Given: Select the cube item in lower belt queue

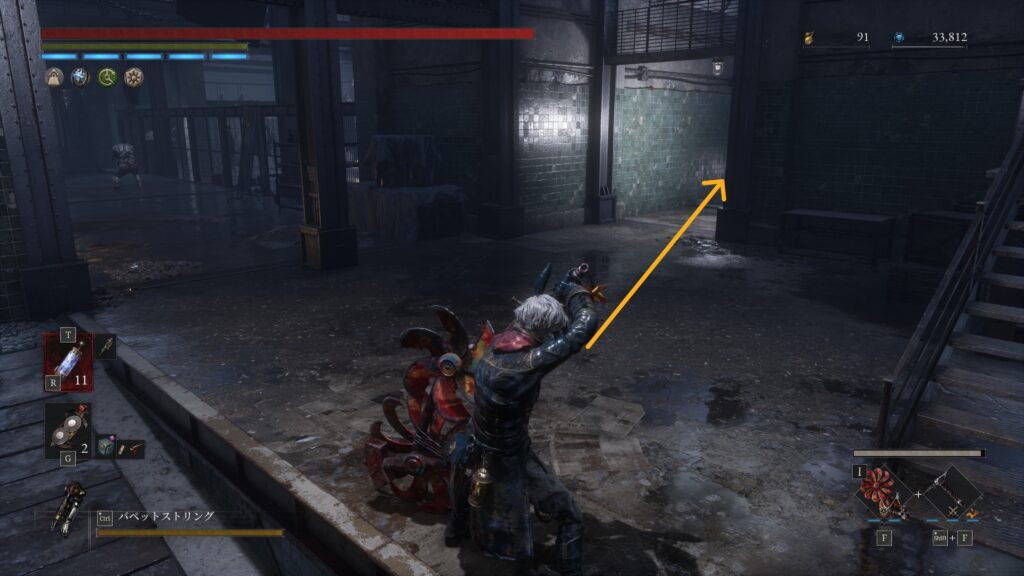Looking at the screenshot, I should point(106,449).
